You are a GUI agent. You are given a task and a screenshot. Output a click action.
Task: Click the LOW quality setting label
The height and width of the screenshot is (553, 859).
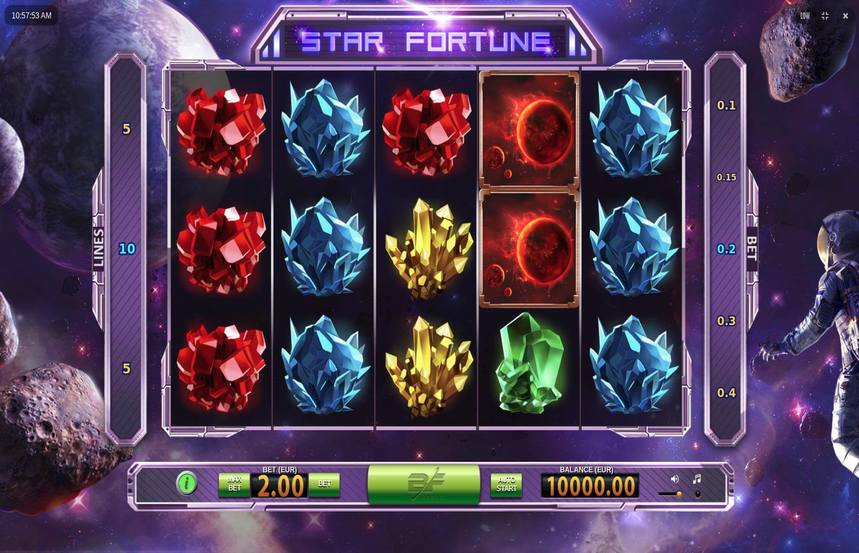click(805, 16)
